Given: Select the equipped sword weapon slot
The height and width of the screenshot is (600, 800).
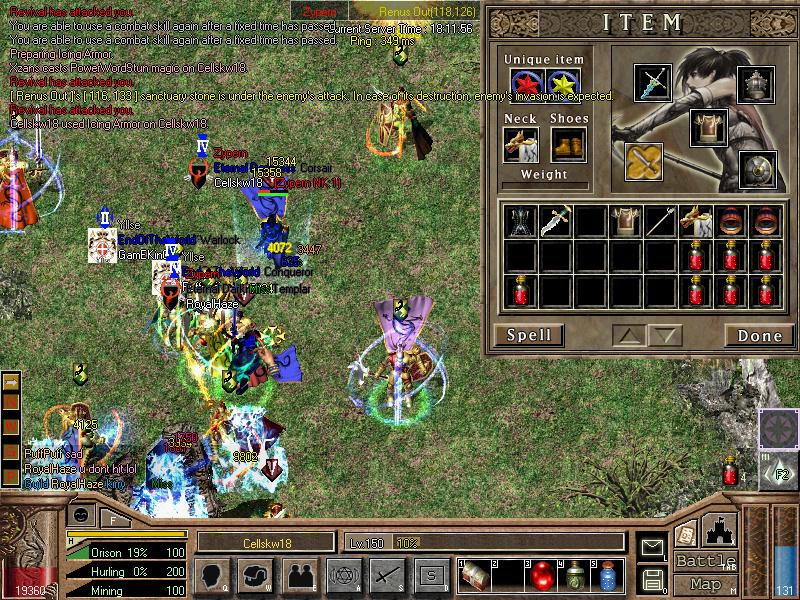Looking at the screenshot, I should point(653,83).
